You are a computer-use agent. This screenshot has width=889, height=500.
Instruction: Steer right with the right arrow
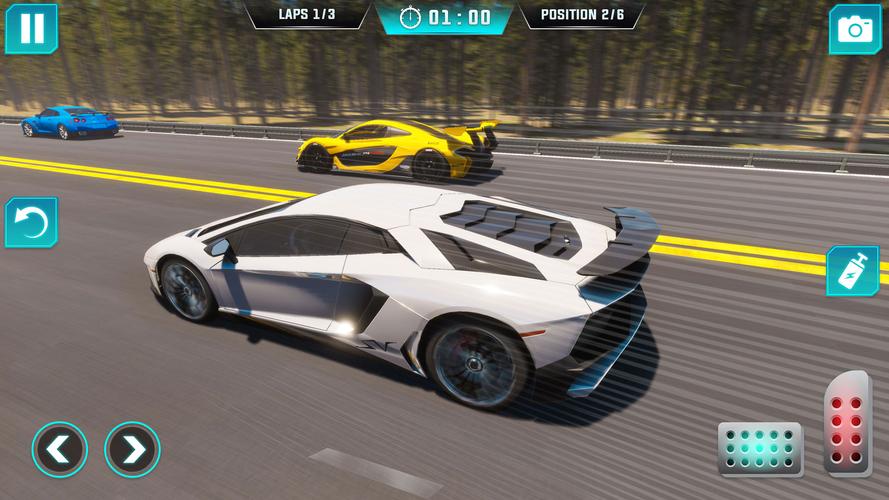132,450
